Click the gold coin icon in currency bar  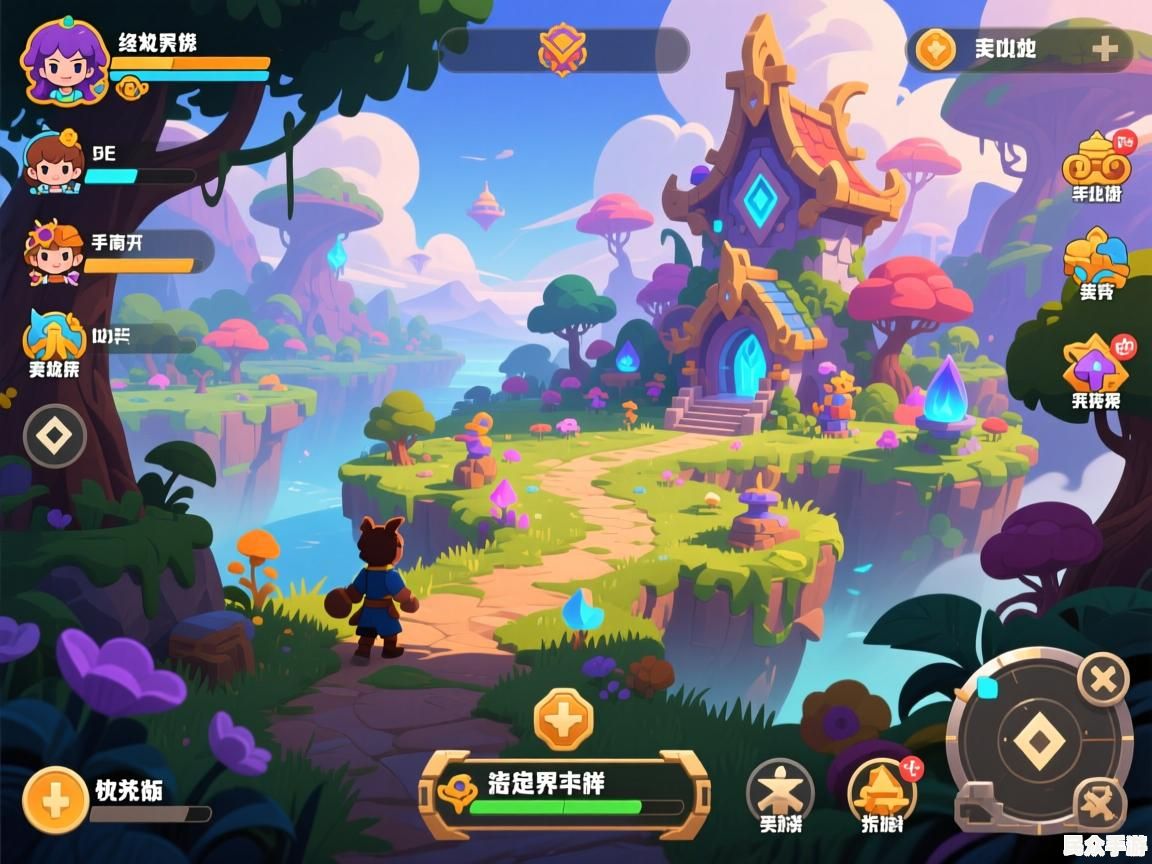click(x=936, y=49)
